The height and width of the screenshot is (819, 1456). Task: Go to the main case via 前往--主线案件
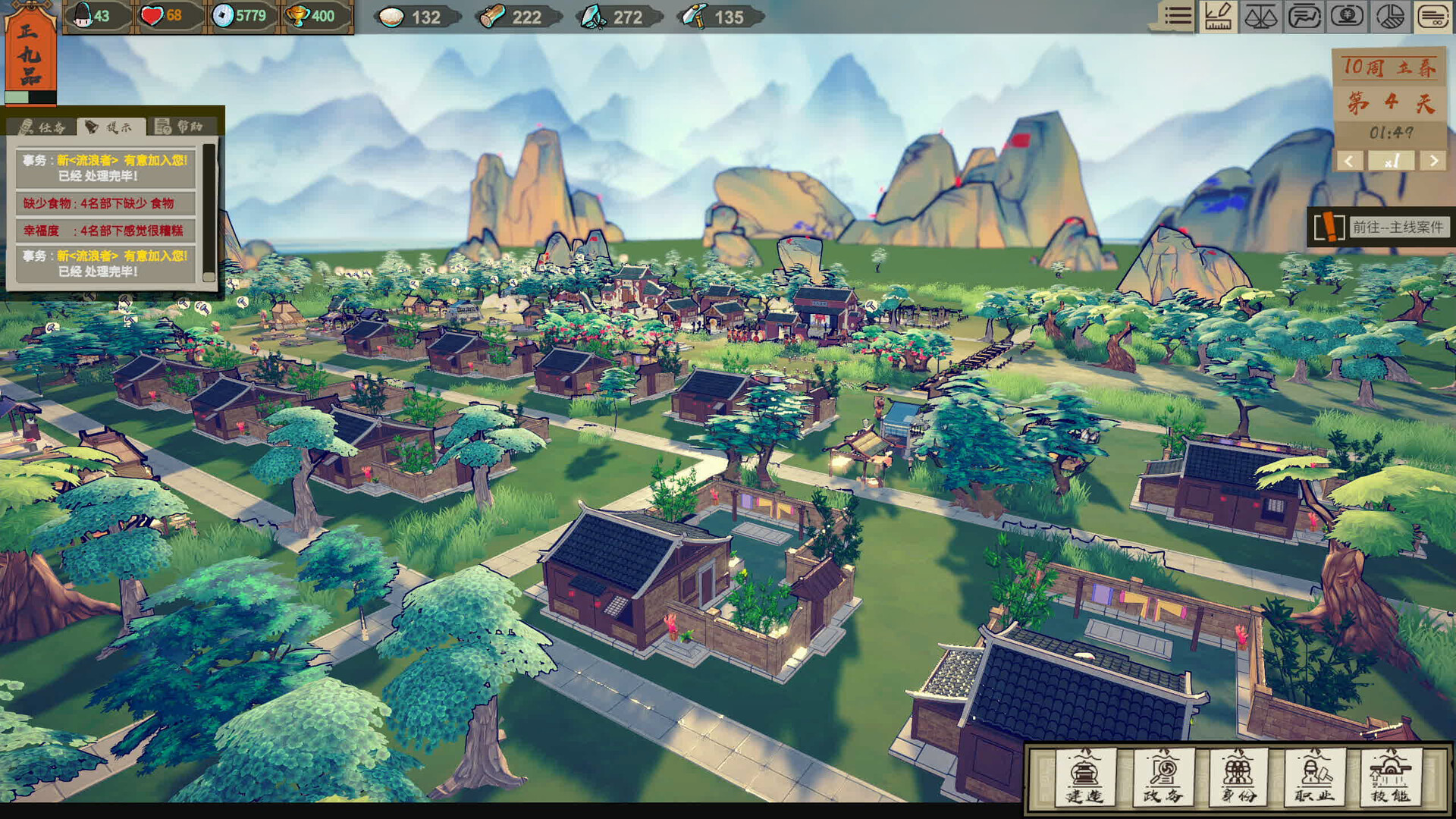click(1397, 227)
